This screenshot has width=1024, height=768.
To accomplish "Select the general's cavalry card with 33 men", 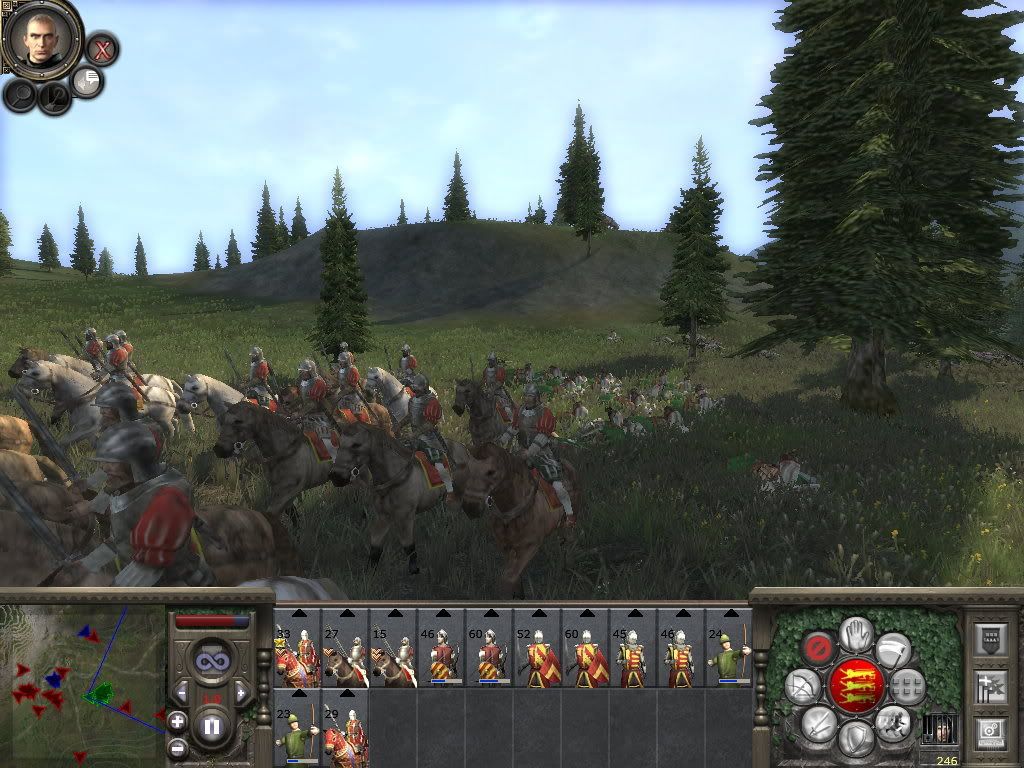I will click(296, 650).
